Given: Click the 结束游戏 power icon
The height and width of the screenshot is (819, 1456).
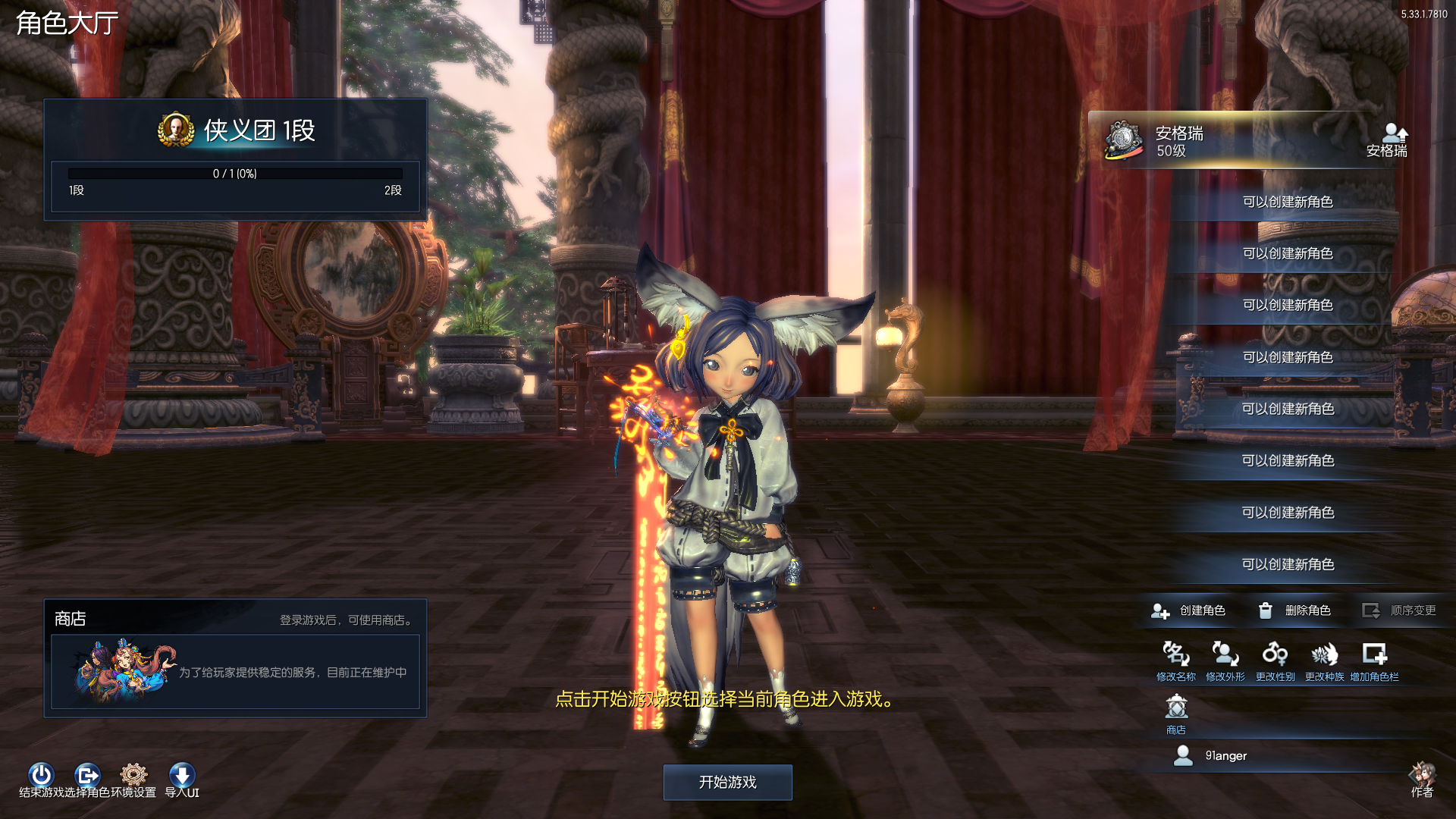Looking at the screenshot, I should point(41,775).
